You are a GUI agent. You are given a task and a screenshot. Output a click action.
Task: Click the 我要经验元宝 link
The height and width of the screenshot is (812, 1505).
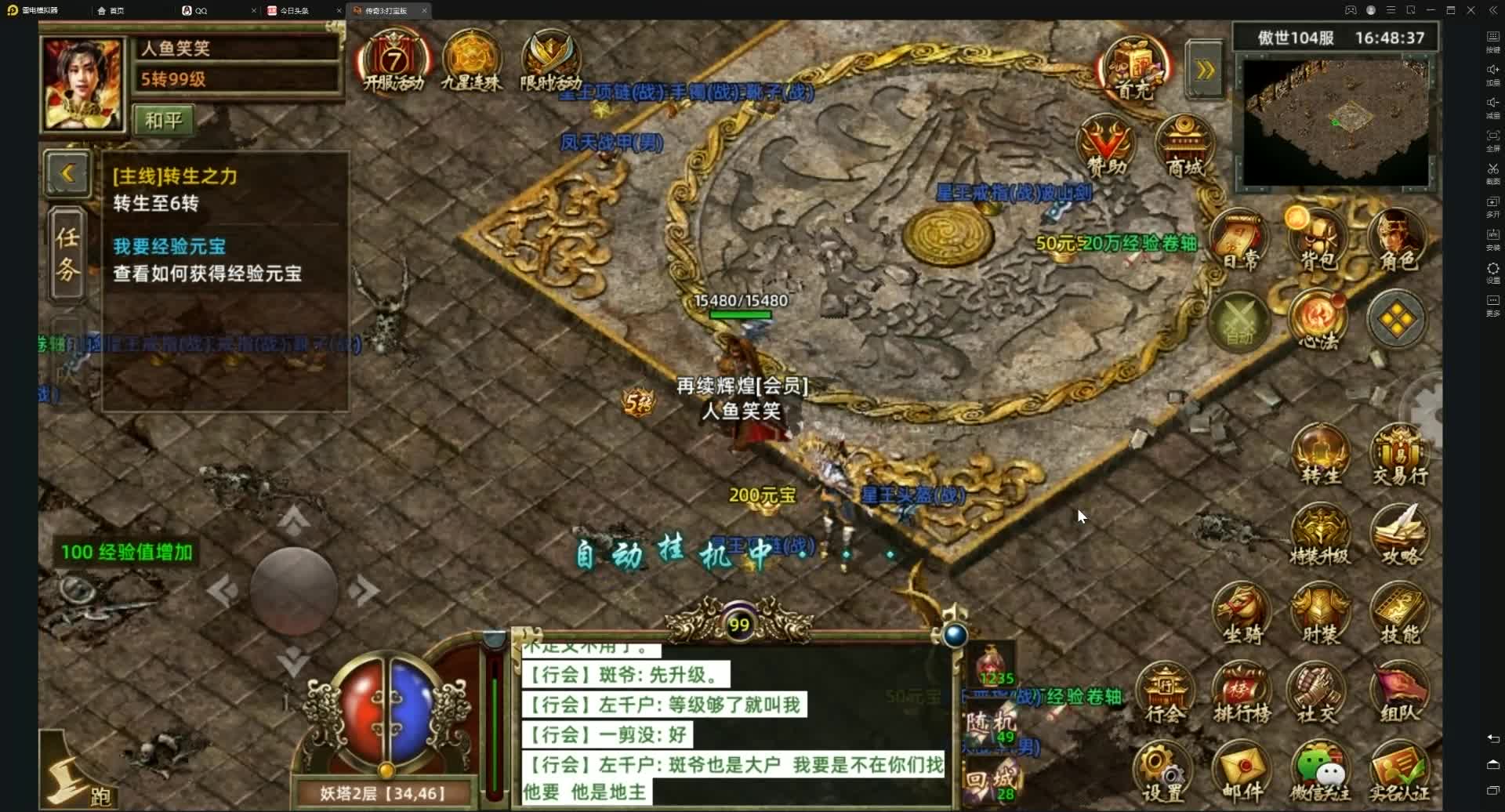click(169, 245)
